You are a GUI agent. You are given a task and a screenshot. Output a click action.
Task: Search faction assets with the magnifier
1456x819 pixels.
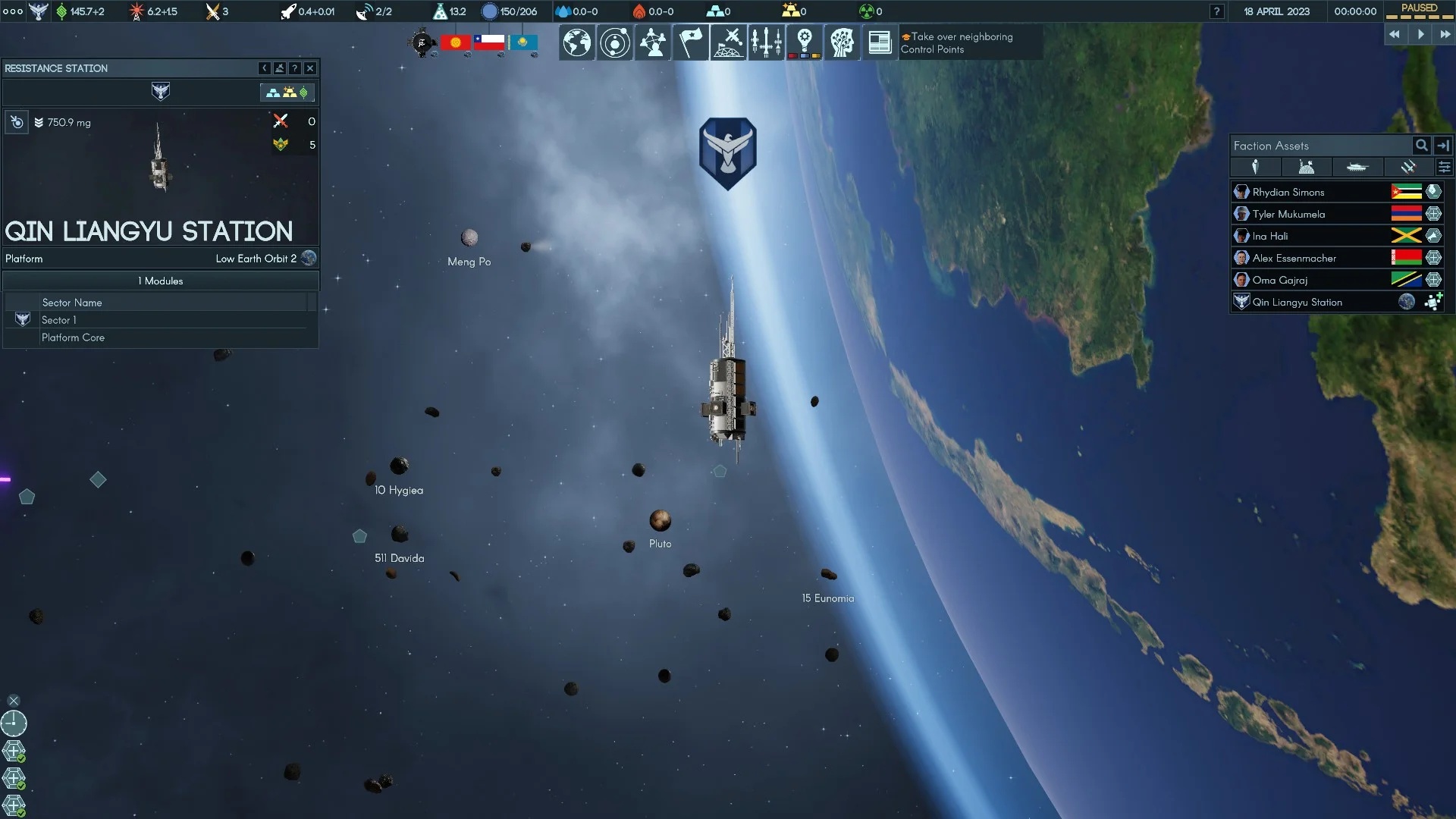(x=1421, y=146)
